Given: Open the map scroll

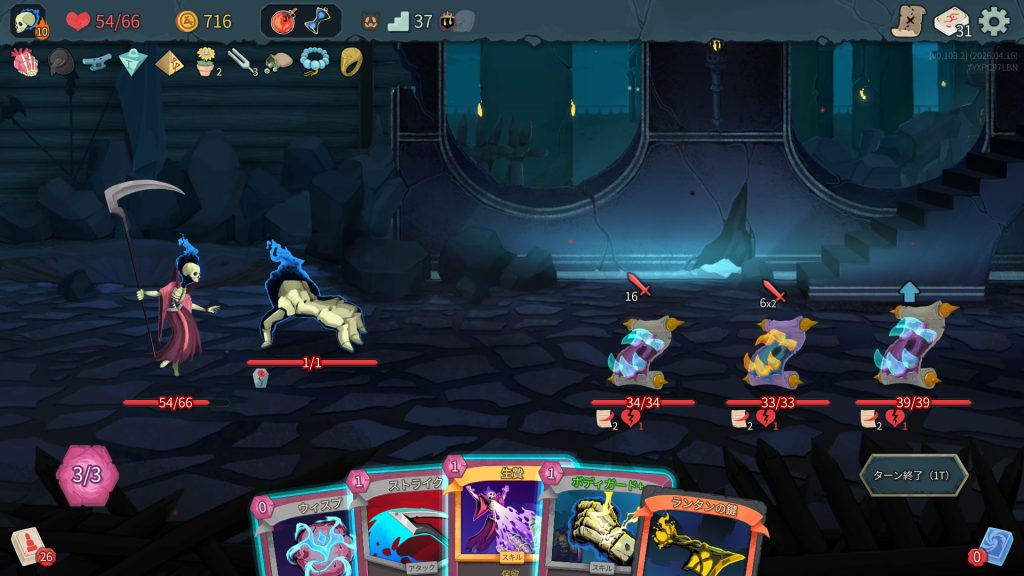Looking at the screenshot, I should pyautogui.click(x=908, y=21).
